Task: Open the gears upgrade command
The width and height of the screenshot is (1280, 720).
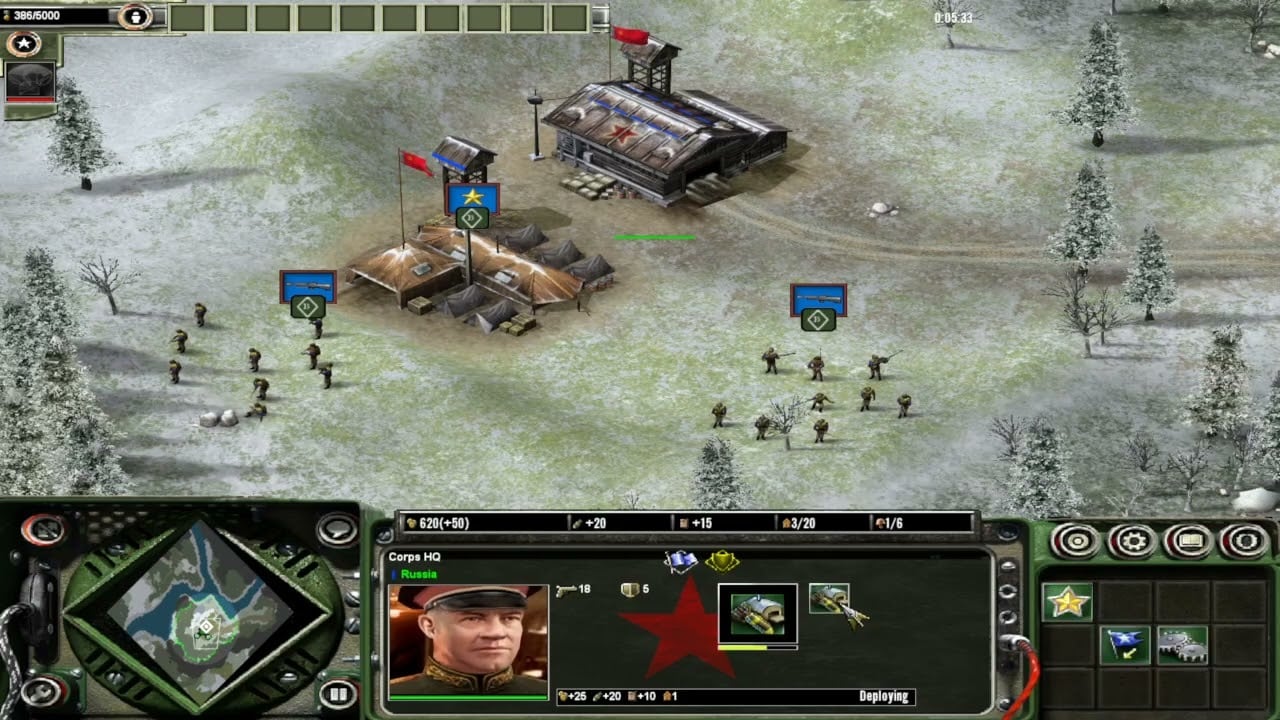Action: click(1181, 645)
